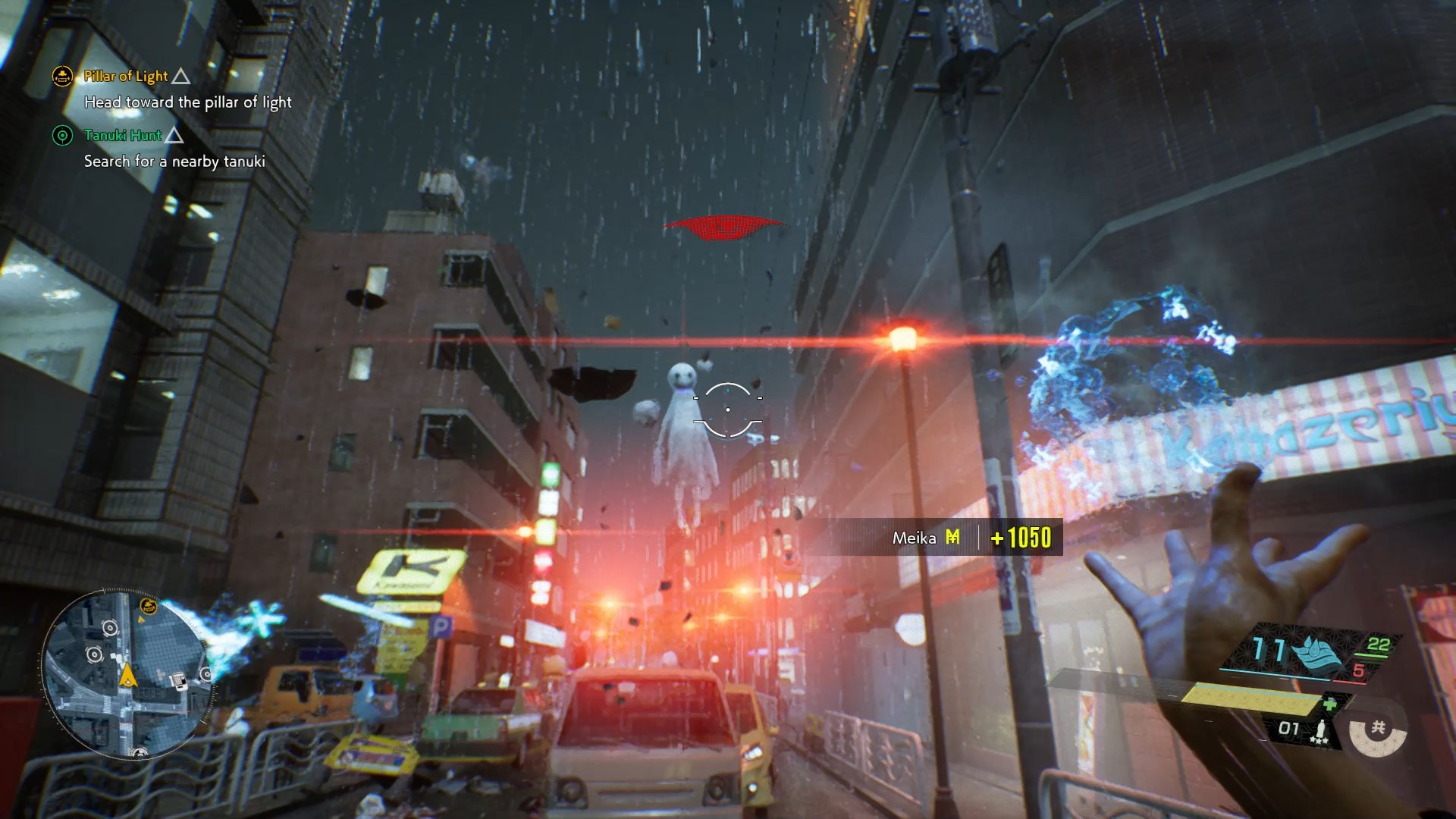Select the Tanuki Hunt side quest tracker
1456x819 pixels.
[123, 136]
